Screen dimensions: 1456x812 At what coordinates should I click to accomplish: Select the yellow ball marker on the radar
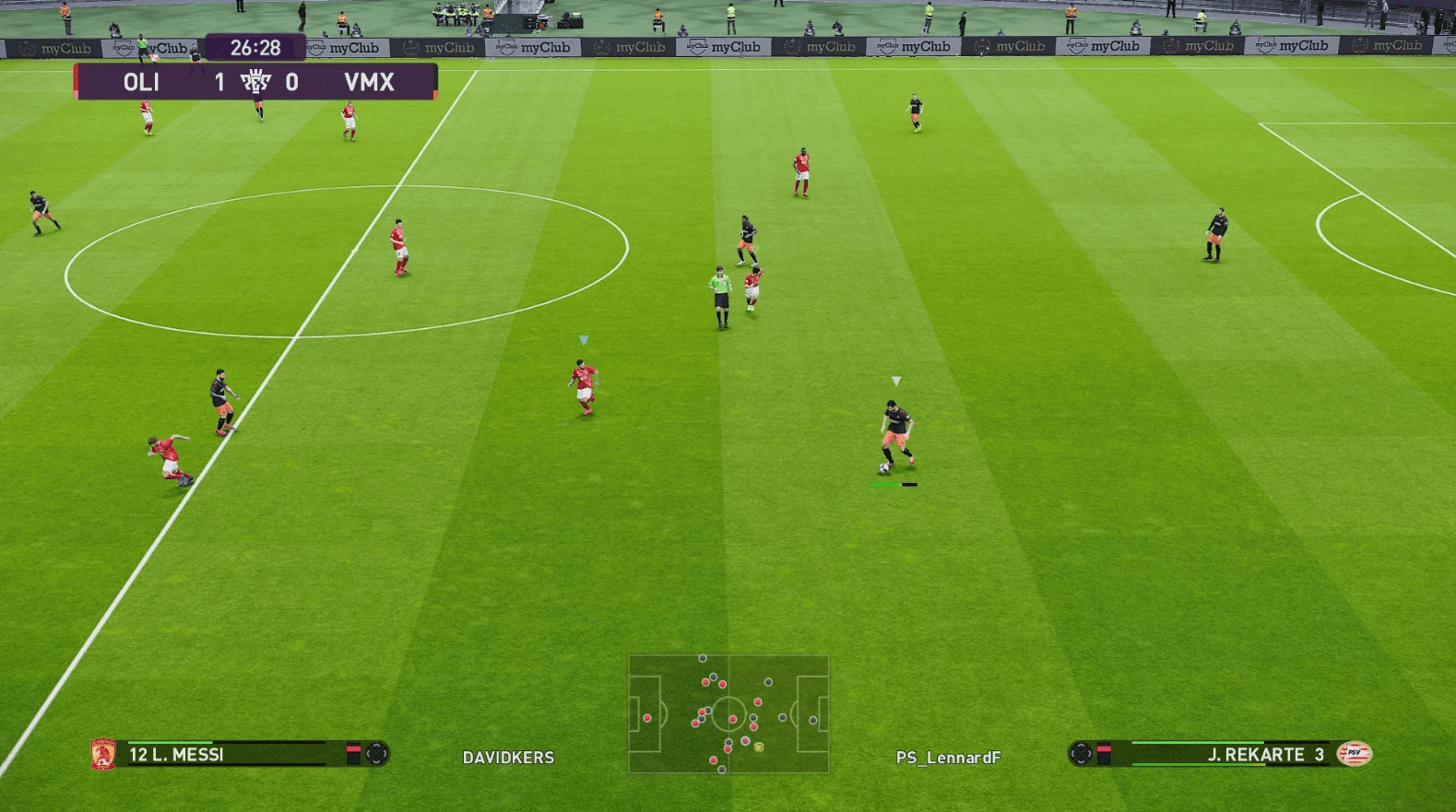(x=759, y=747)
